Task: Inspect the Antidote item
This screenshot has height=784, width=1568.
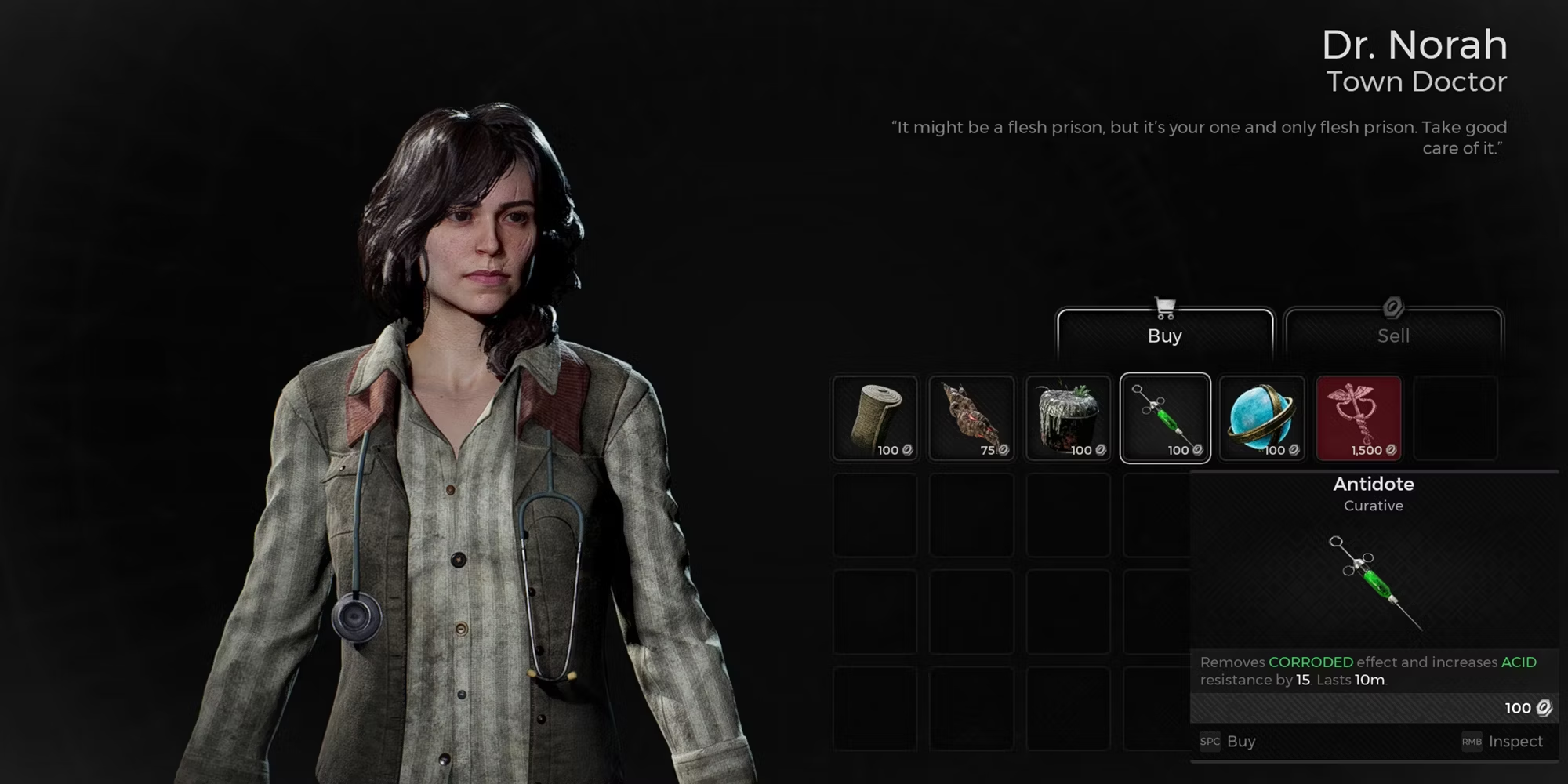Action: point(1503,742)
